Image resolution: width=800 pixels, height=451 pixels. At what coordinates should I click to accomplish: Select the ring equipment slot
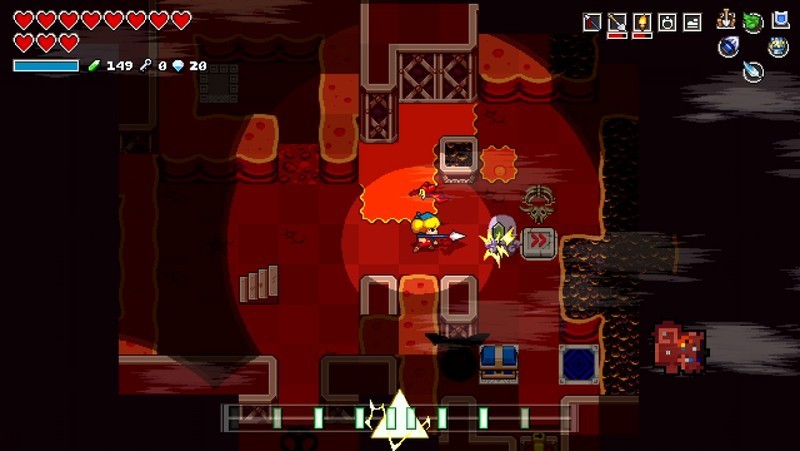[x=666, y=22]
